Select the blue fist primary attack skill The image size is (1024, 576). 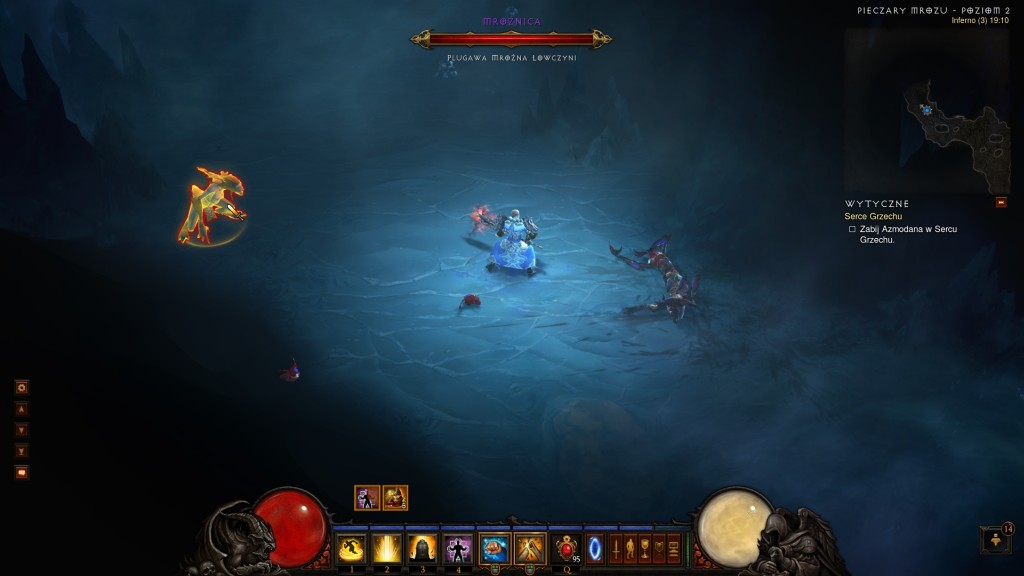tap(494, 548)
